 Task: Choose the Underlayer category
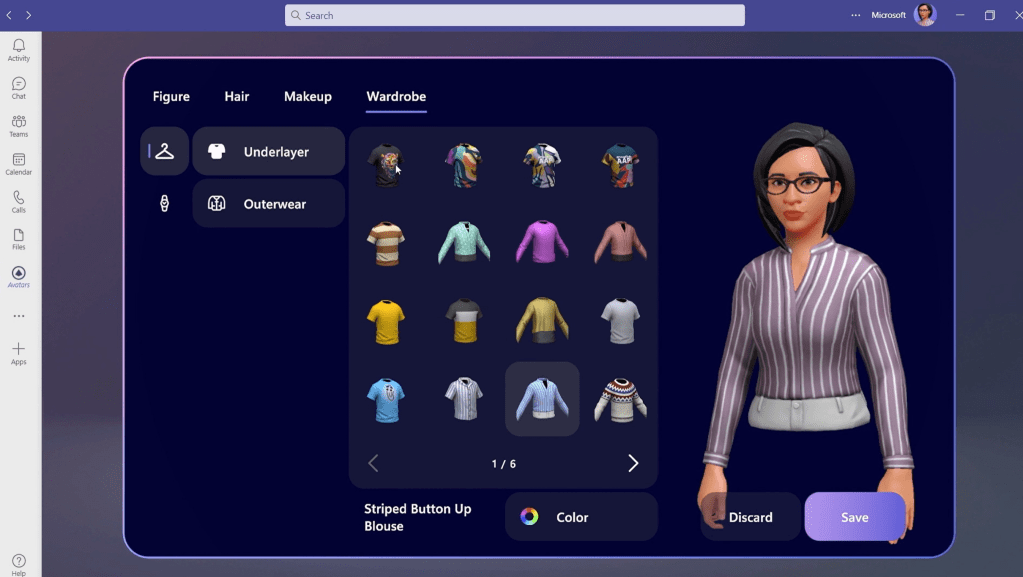click(x=268, y=152)
